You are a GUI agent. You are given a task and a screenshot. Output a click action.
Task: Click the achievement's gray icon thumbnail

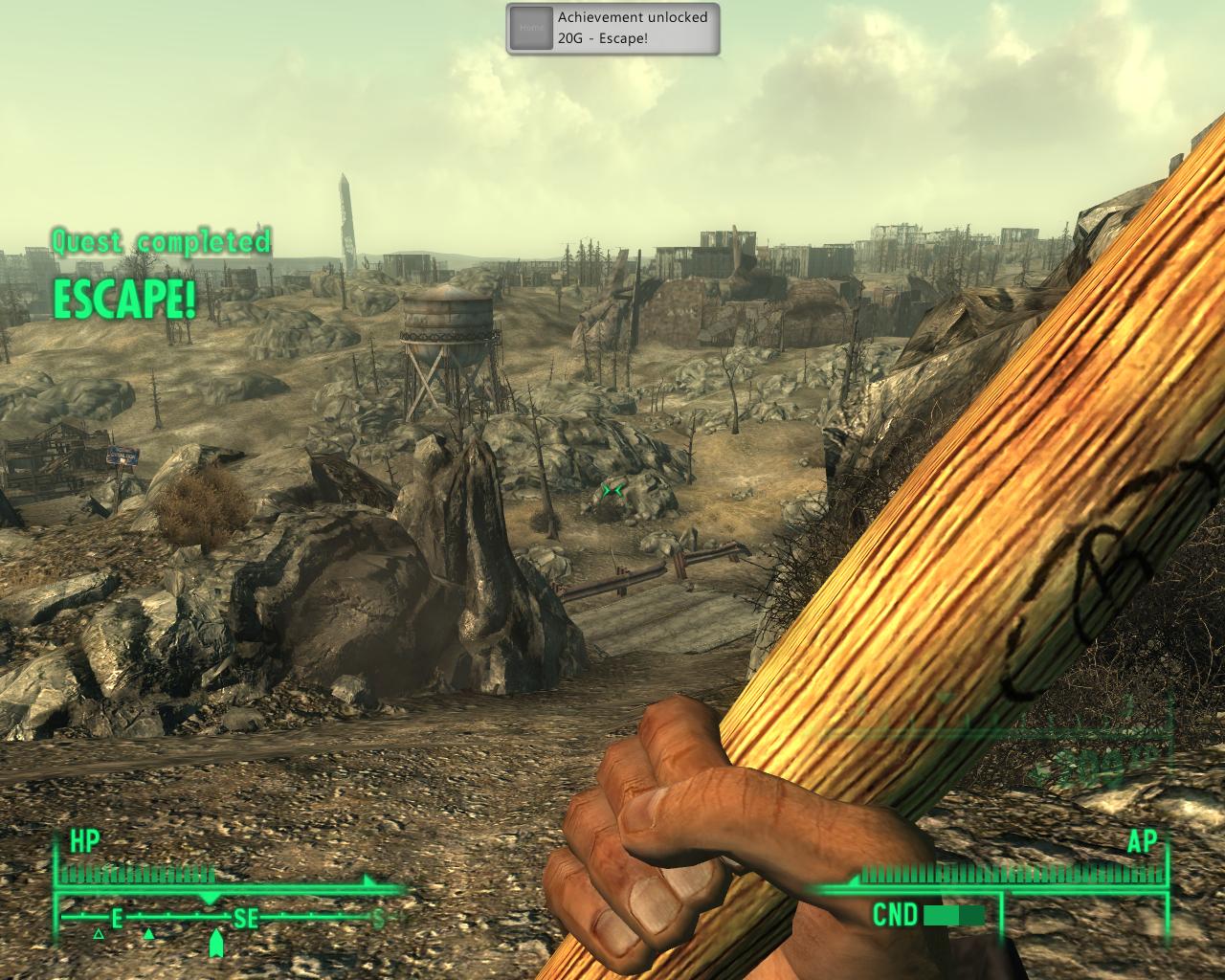pos(530,28)
